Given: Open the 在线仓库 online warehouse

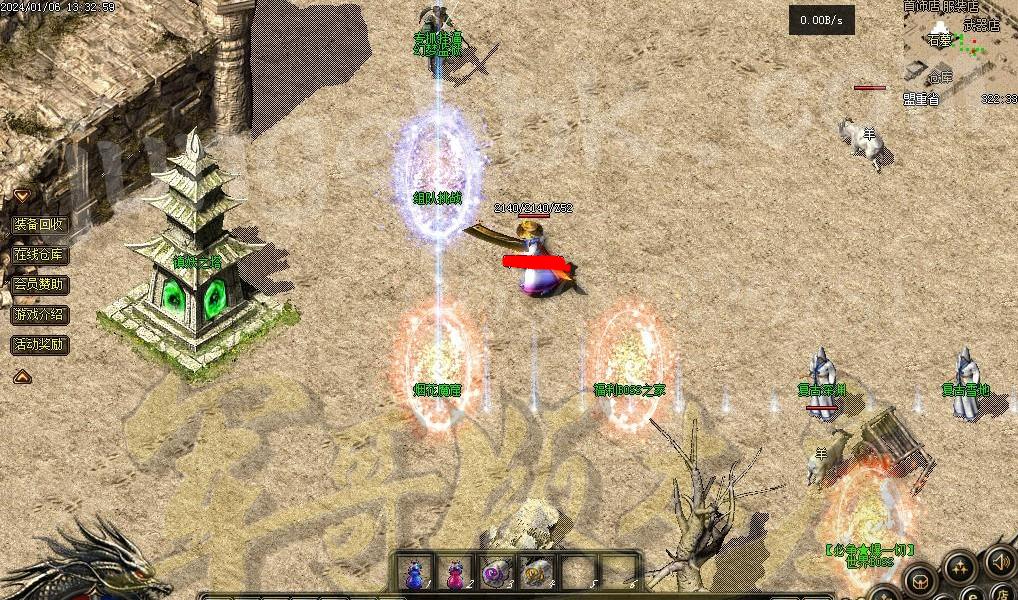Looking at the screenshot, I should click(x=40, y=254).
